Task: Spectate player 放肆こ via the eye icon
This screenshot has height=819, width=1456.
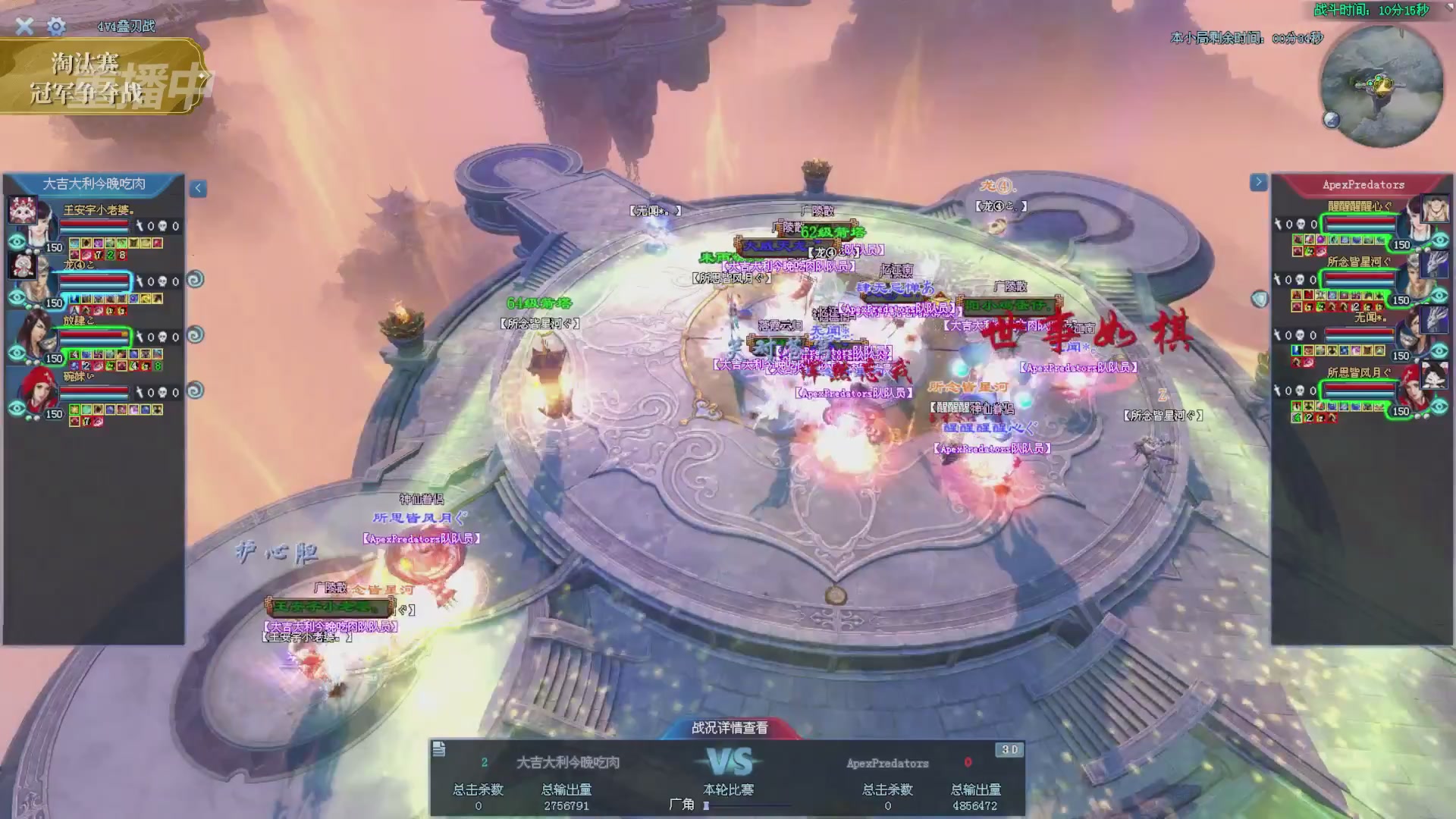Action: (x=17, y=353)
